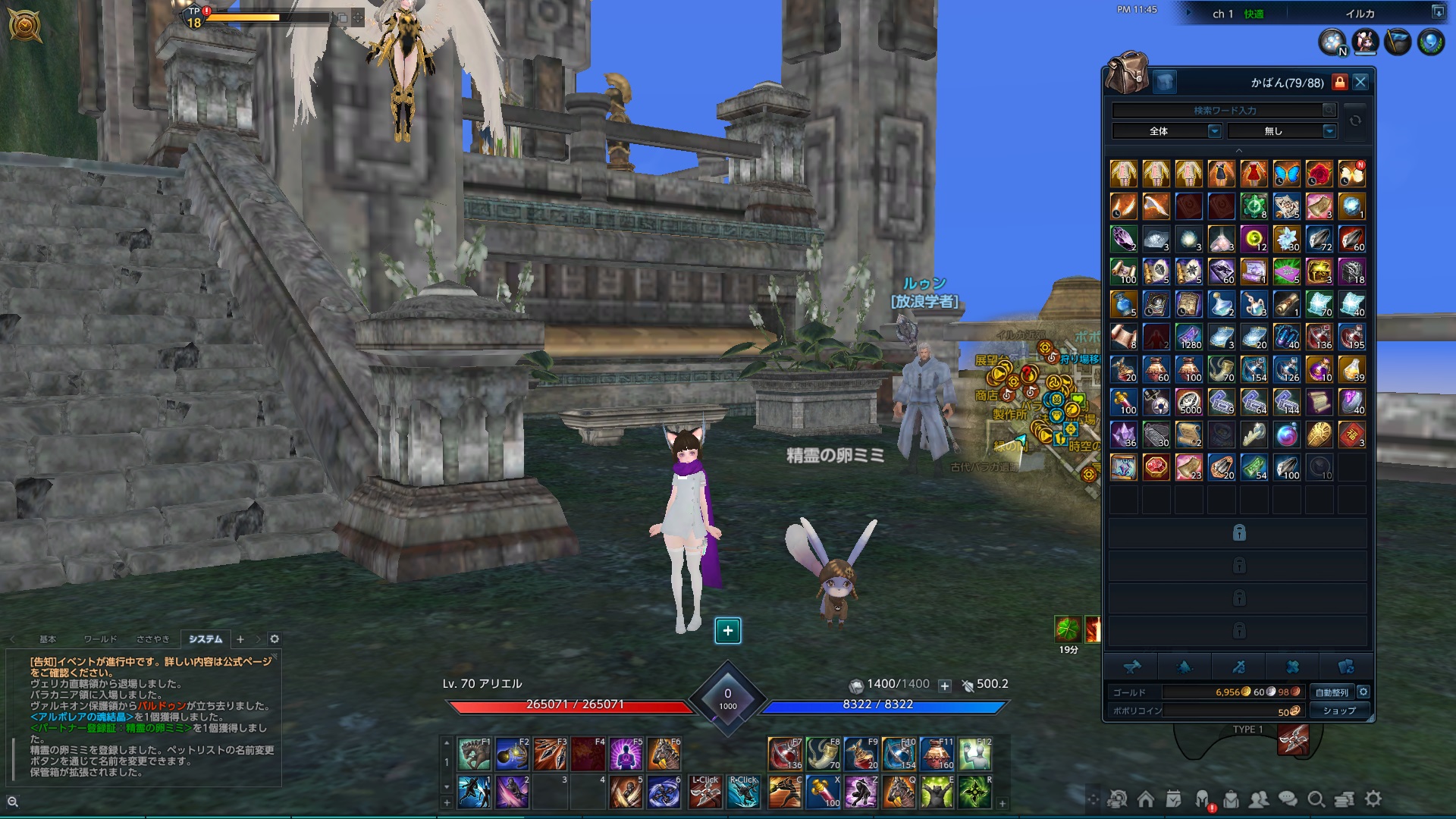
Task: Click the refresh icon beside the bag filters
Action: tap(1356, 121)
